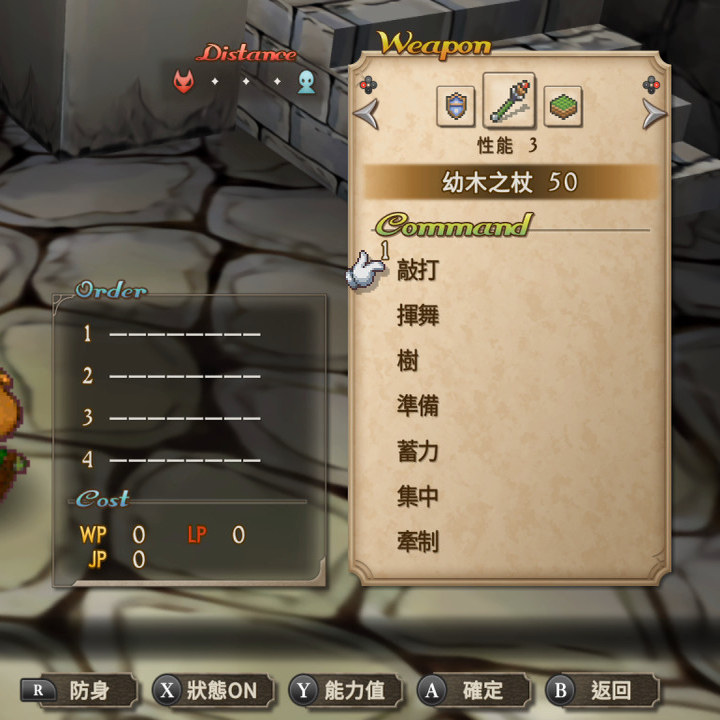This screenshot has height=720, width=720.
Task: Select the staff weapon tab
Action: (508, 101)
